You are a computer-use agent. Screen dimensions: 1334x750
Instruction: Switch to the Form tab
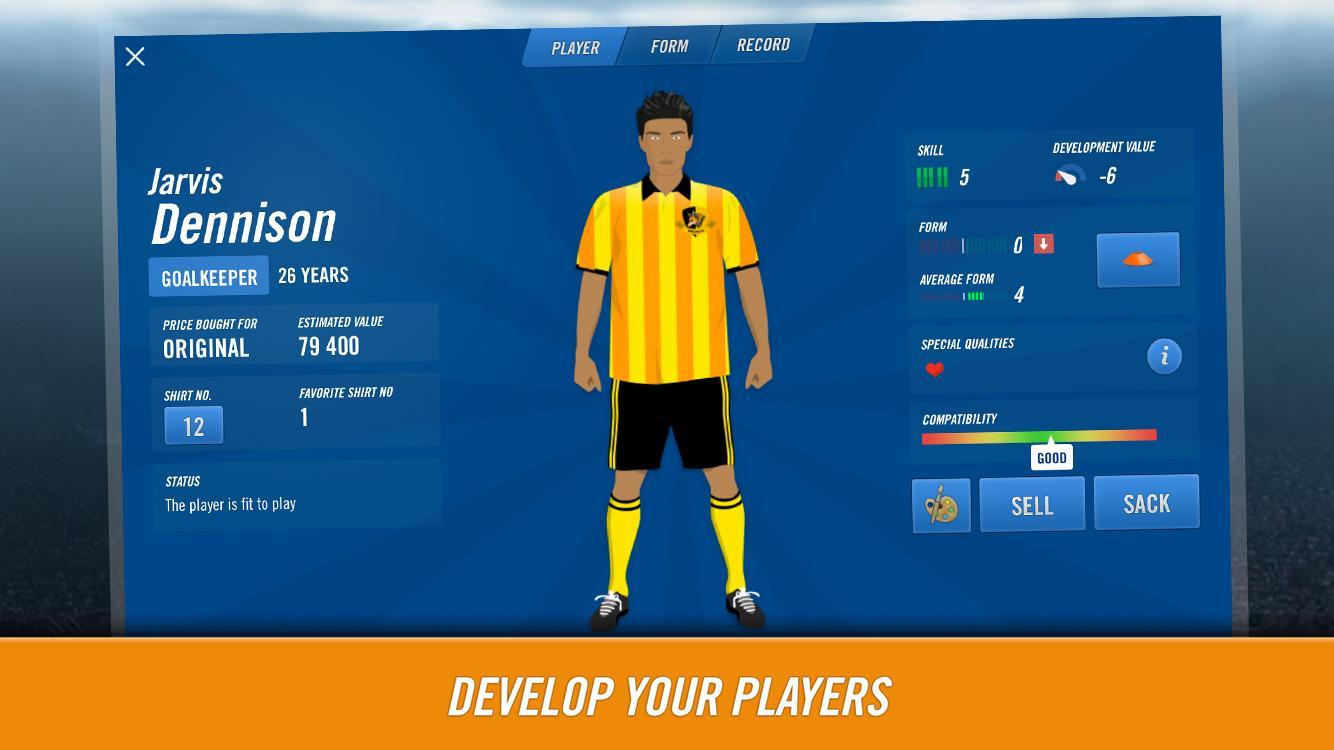click(x=669, y=46)
